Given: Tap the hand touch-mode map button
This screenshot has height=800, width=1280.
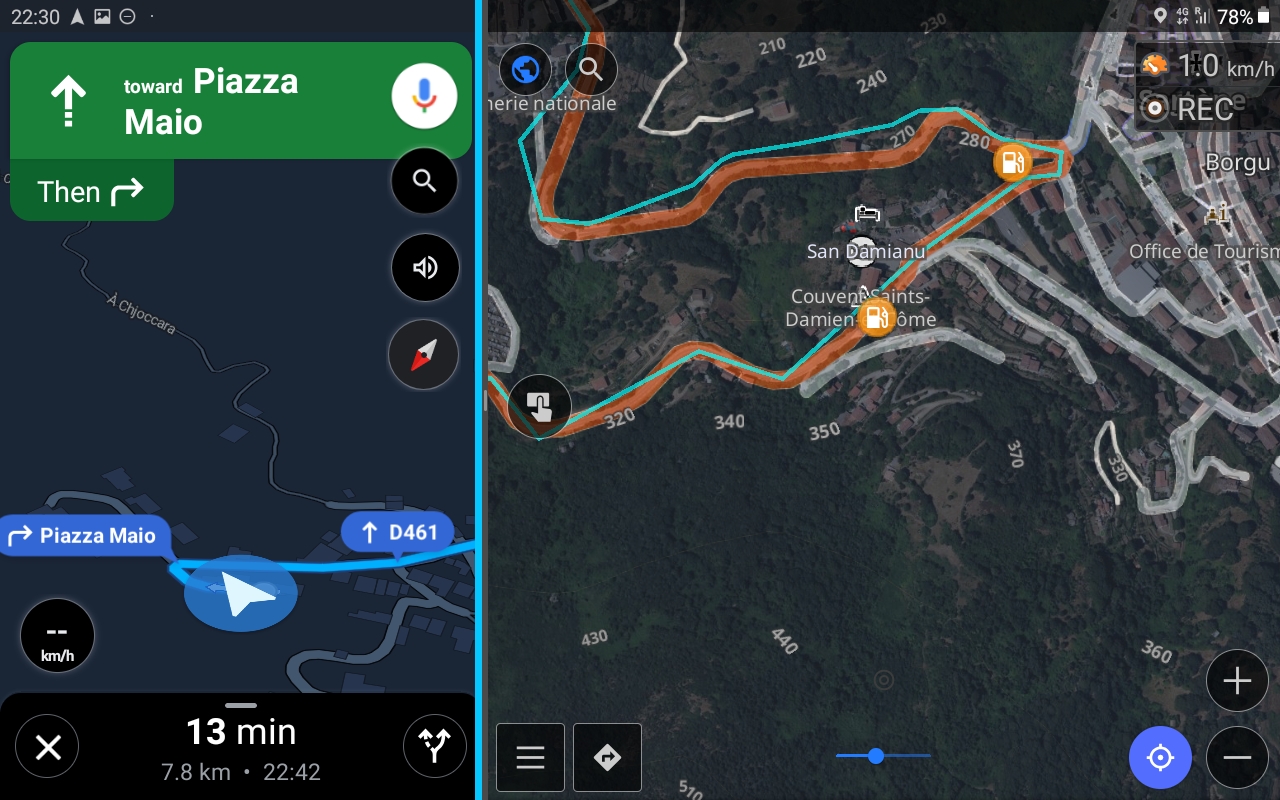Looking at the screenshot, I should click(x=539, y=406).
